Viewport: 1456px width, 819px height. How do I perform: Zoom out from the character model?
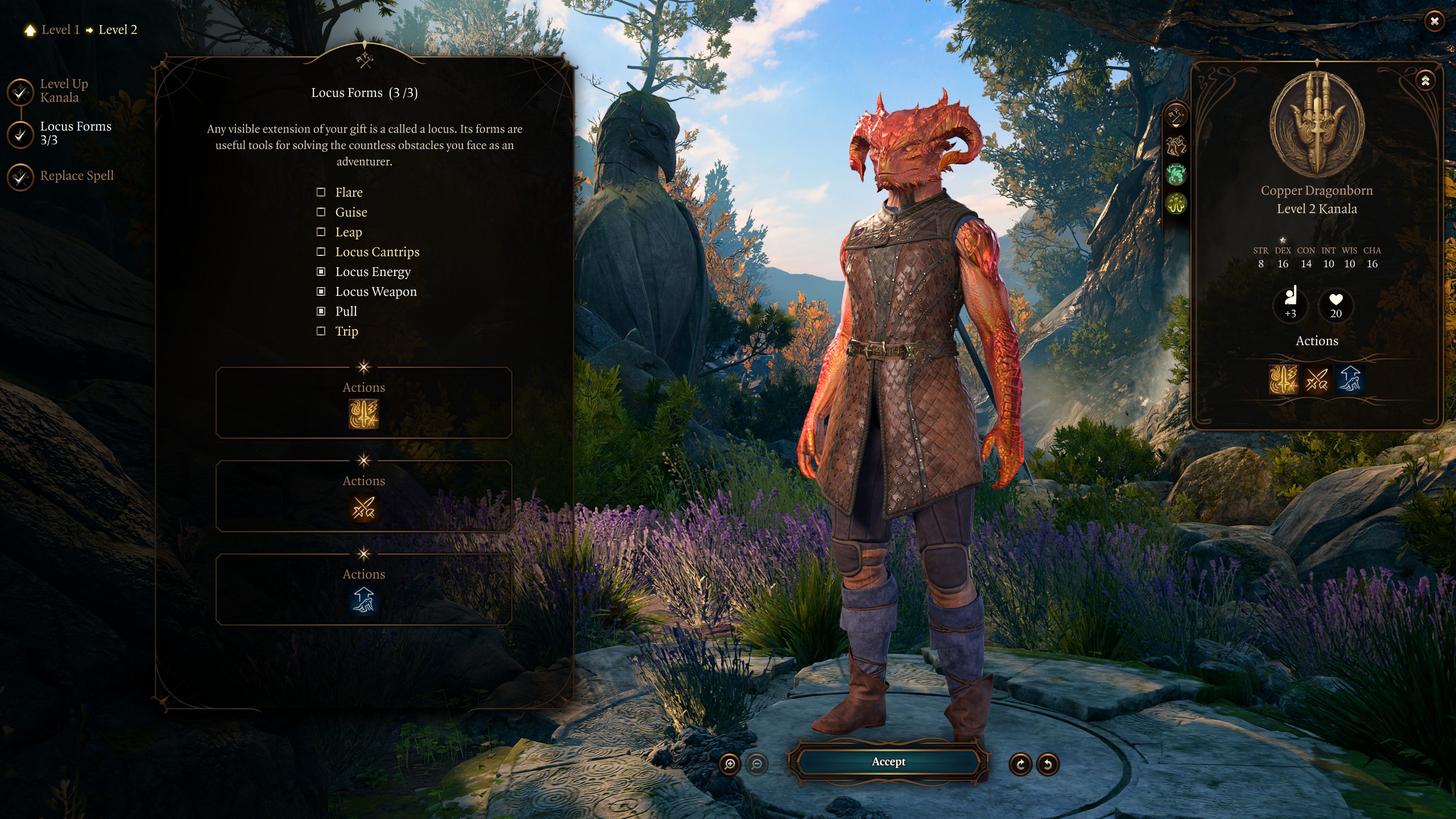[x=756, y=764]
